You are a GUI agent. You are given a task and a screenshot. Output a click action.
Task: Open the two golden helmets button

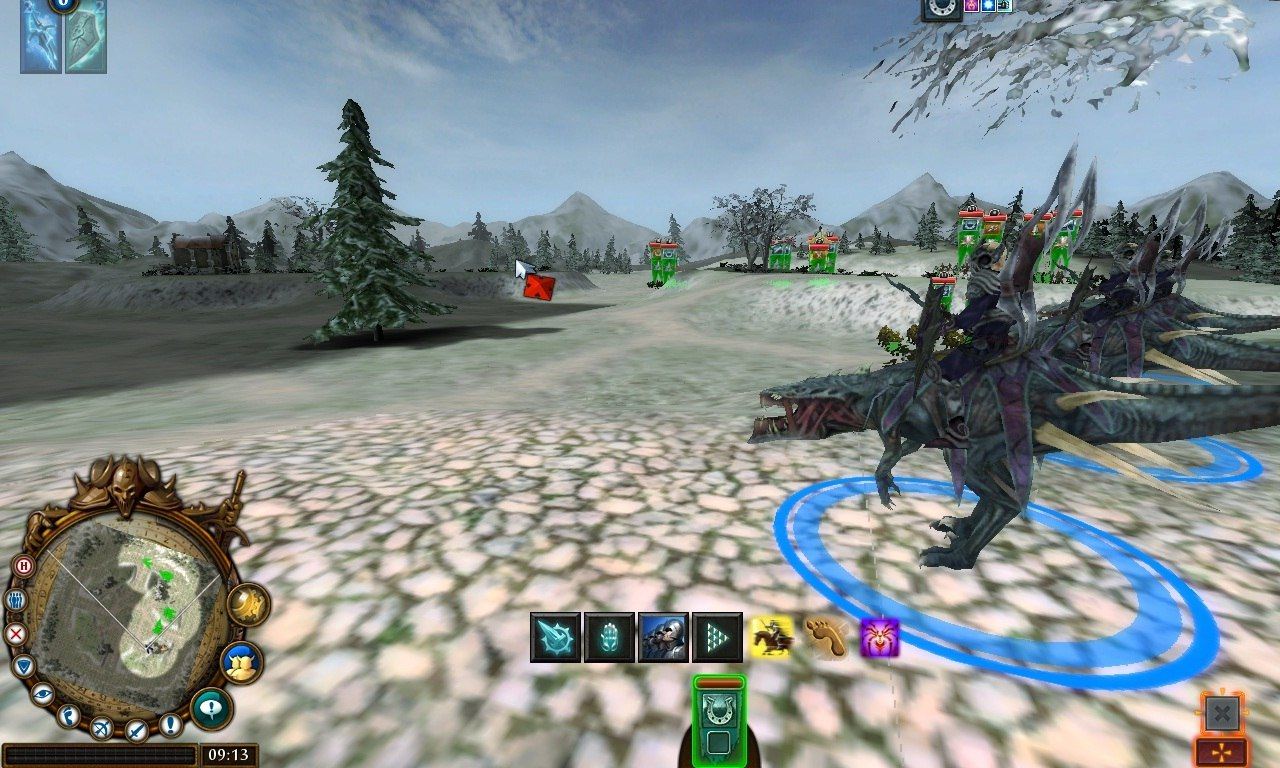click(243, 663)
